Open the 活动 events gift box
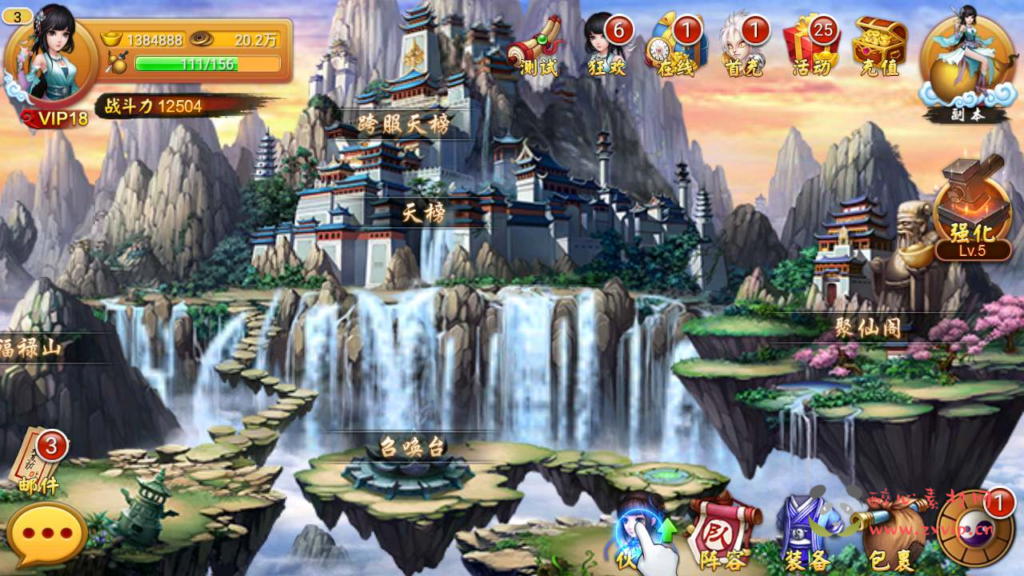Image resolution: width=1024 pixels, height=576 pixels. point(812,47)
